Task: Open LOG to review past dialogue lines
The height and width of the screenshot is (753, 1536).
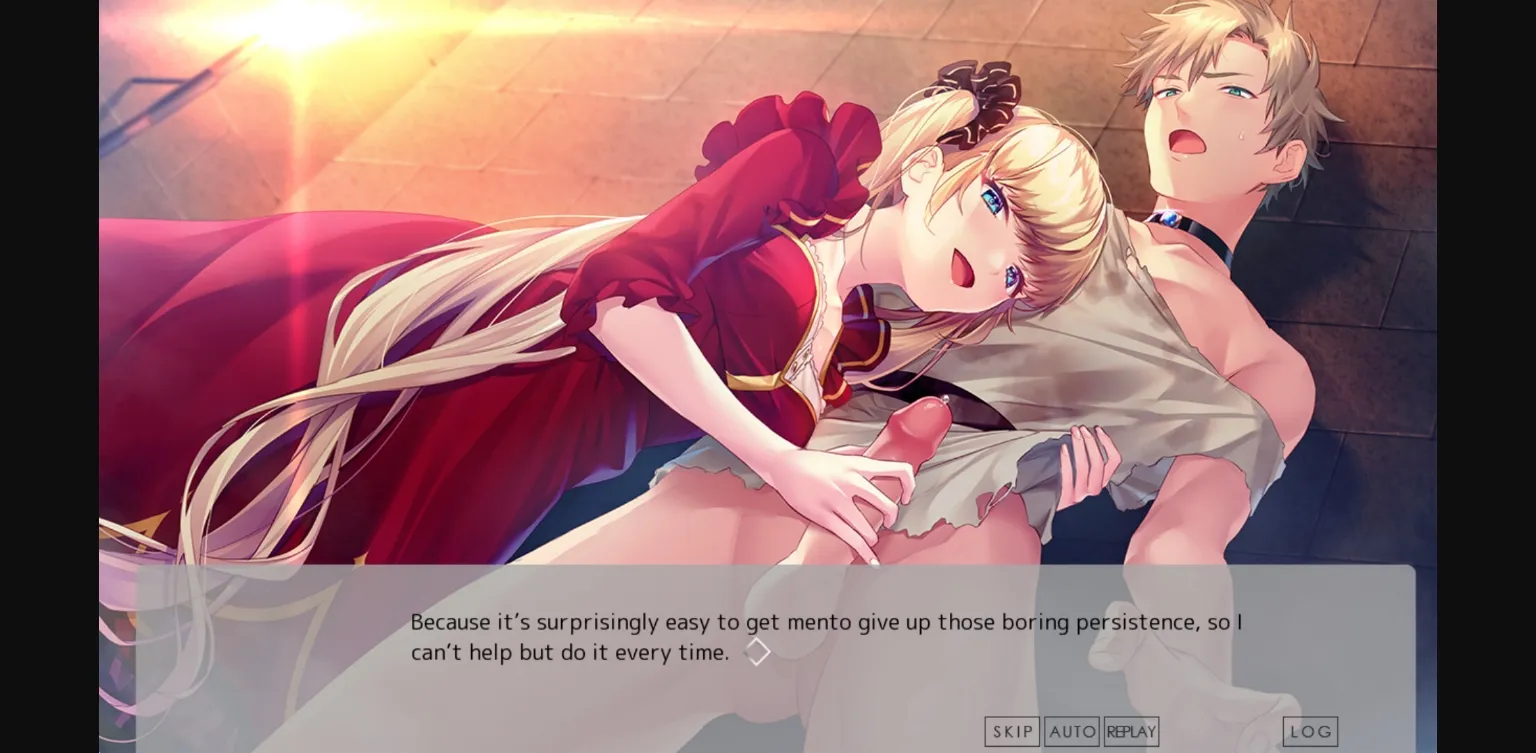Action: point(1310,731)
